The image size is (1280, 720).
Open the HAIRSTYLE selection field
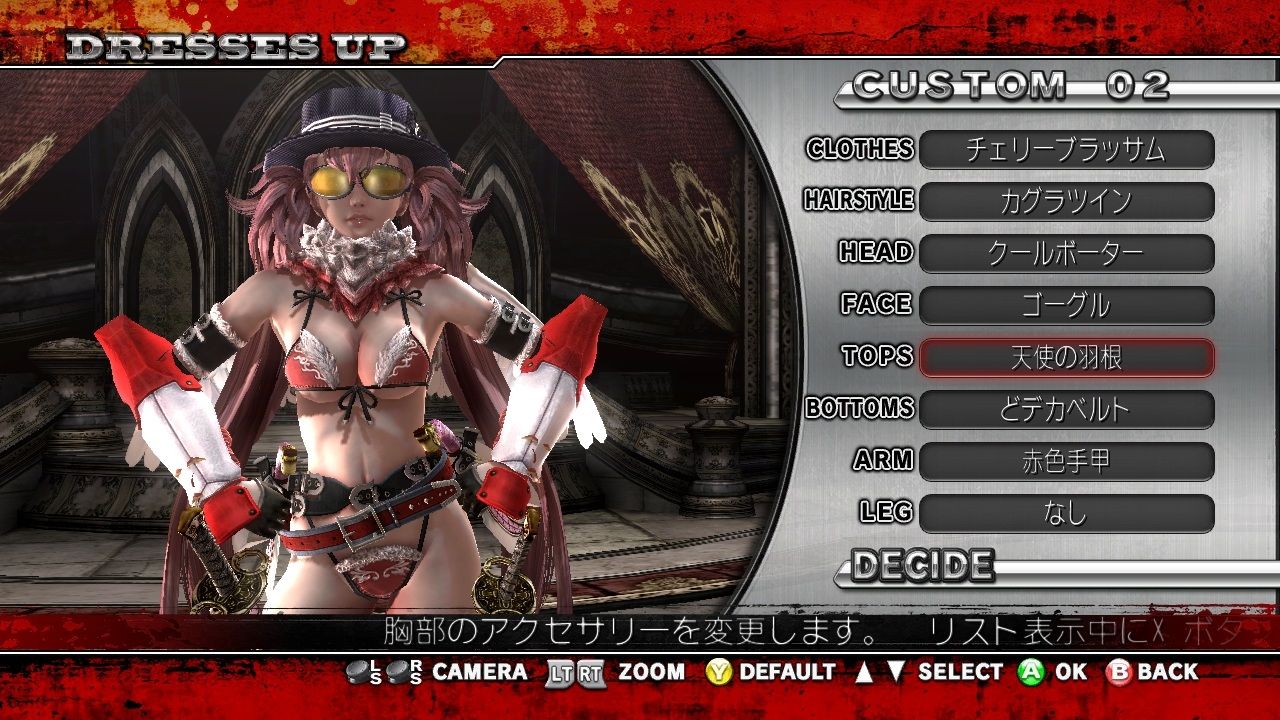click(1066, 202)
